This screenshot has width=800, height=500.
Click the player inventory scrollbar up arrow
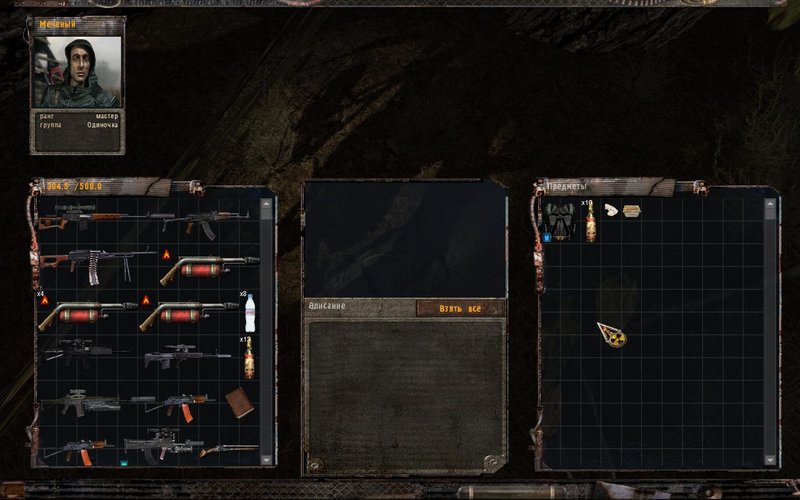click(x=266, y=204)
